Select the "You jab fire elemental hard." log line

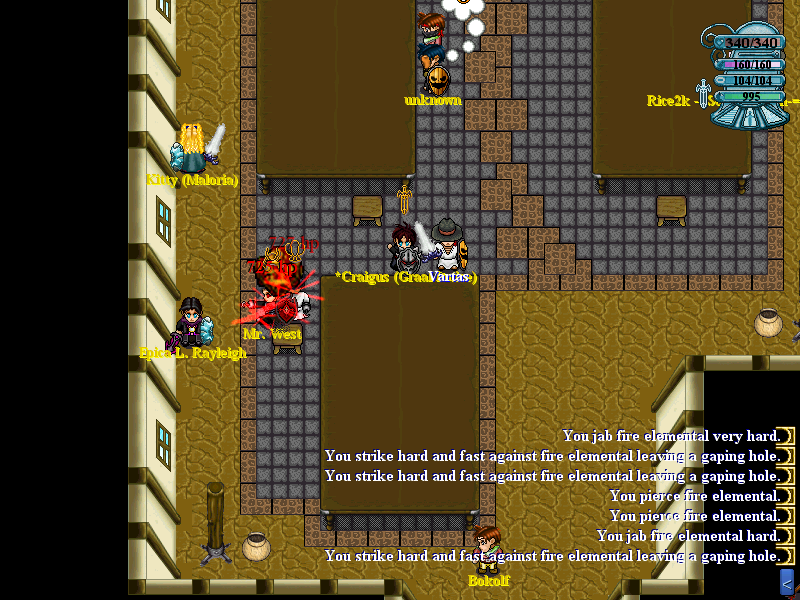pyautogui.click(x=687, y=536)
